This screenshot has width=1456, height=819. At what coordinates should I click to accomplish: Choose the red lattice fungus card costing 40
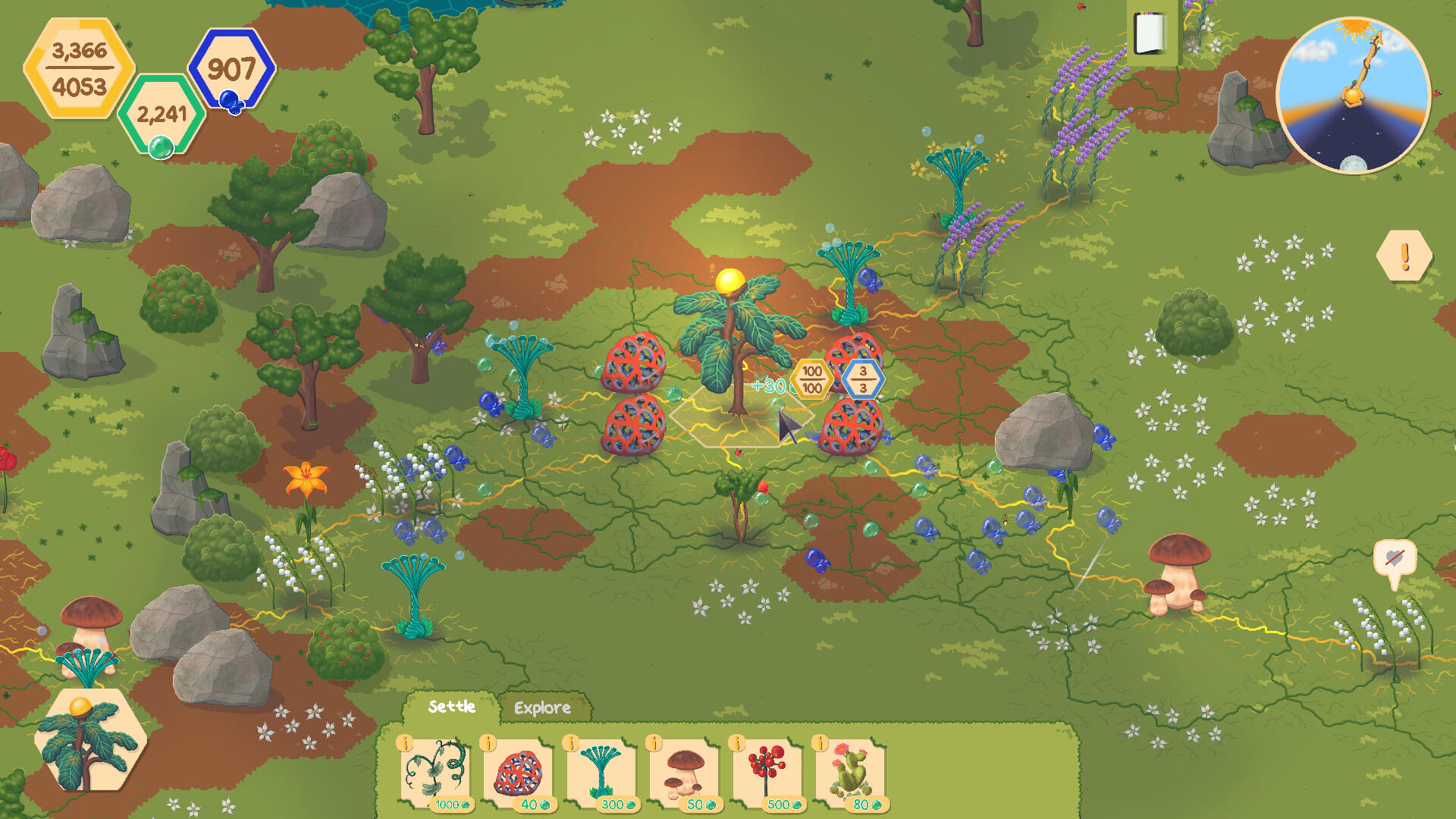point(519,773)
